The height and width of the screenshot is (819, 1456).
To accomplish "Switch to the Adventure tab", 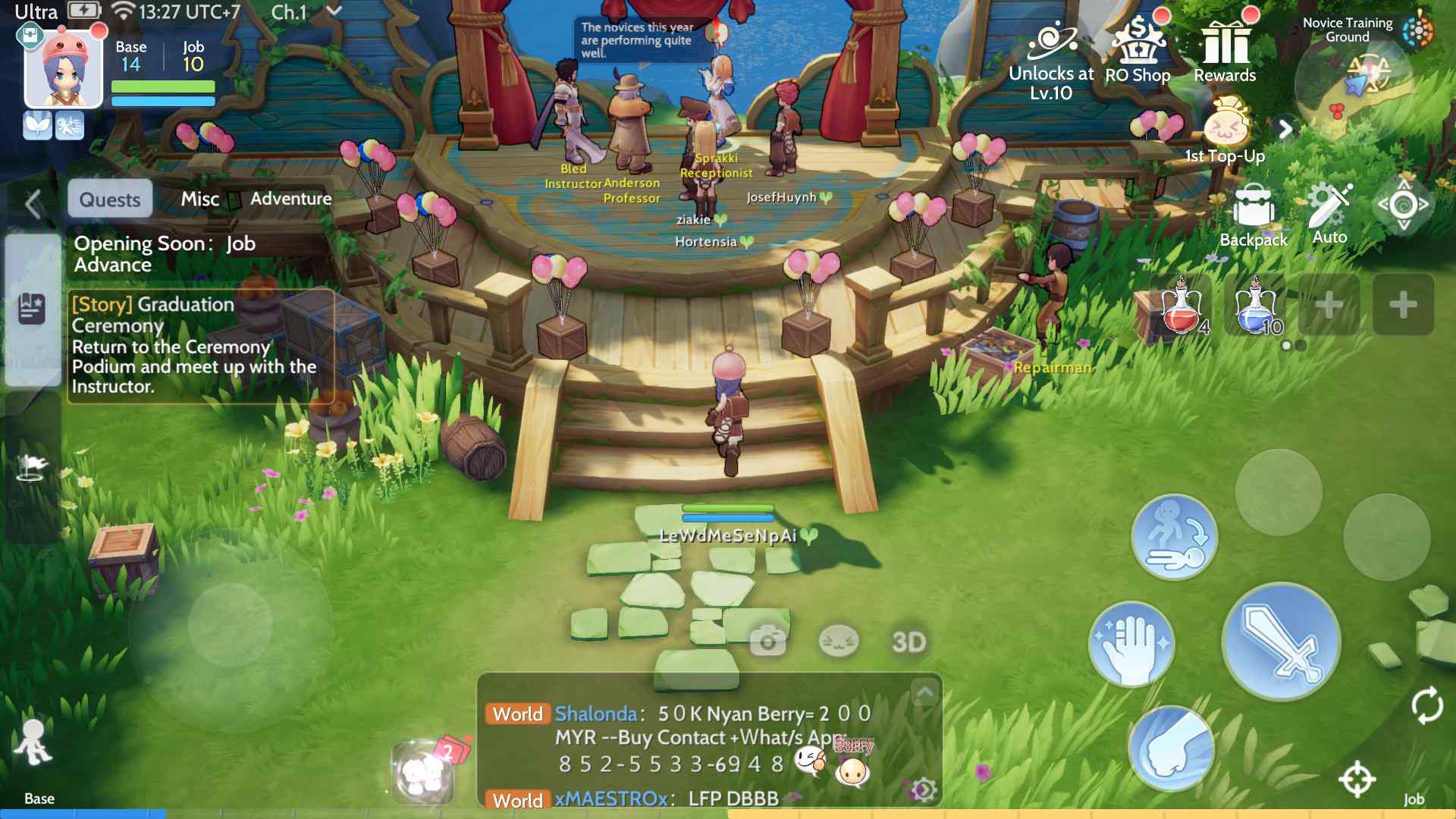I will pos(291,199).
